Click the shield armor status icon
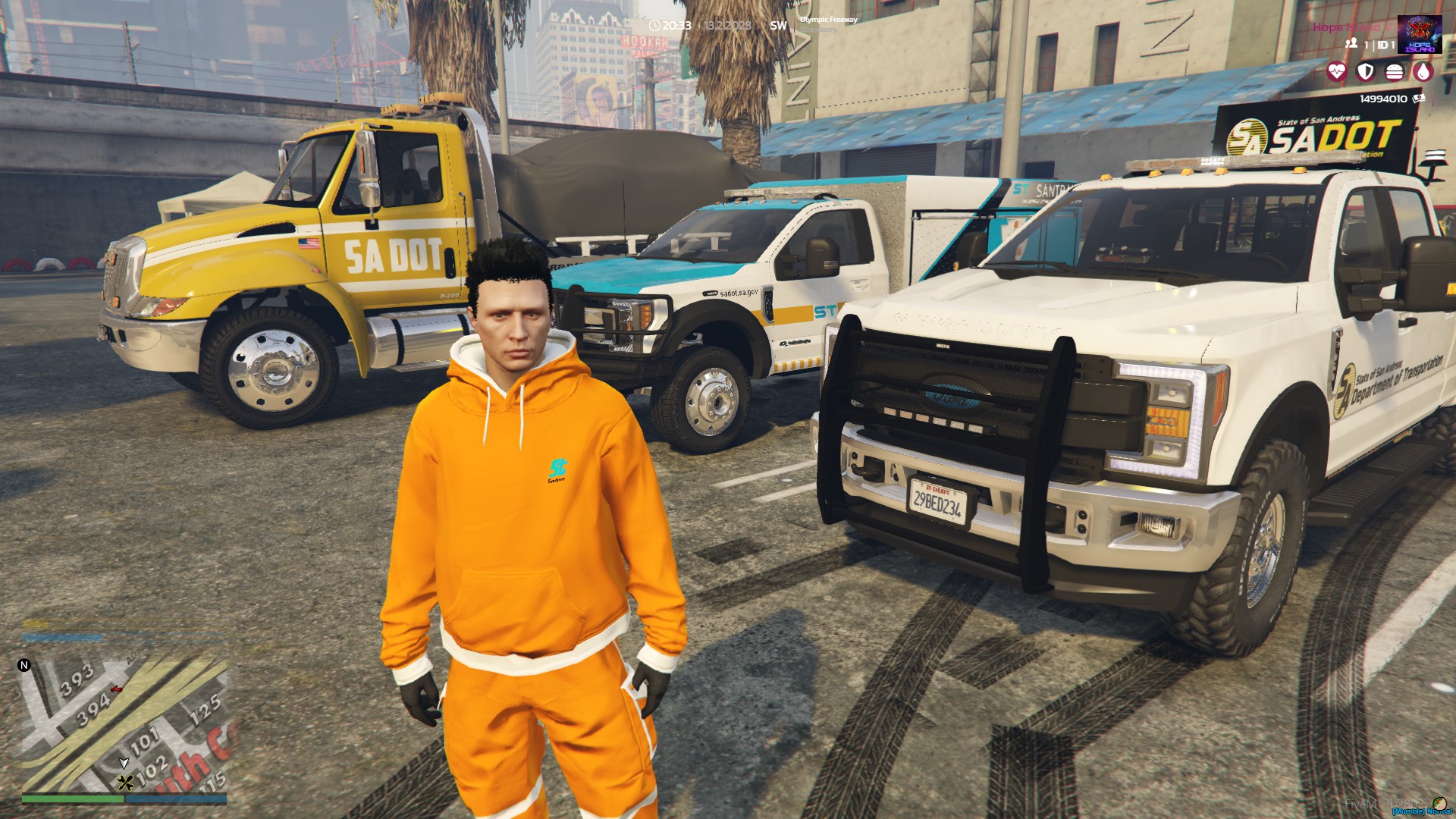Screen dimensions: 1456x819 [x=1365, y=72]
